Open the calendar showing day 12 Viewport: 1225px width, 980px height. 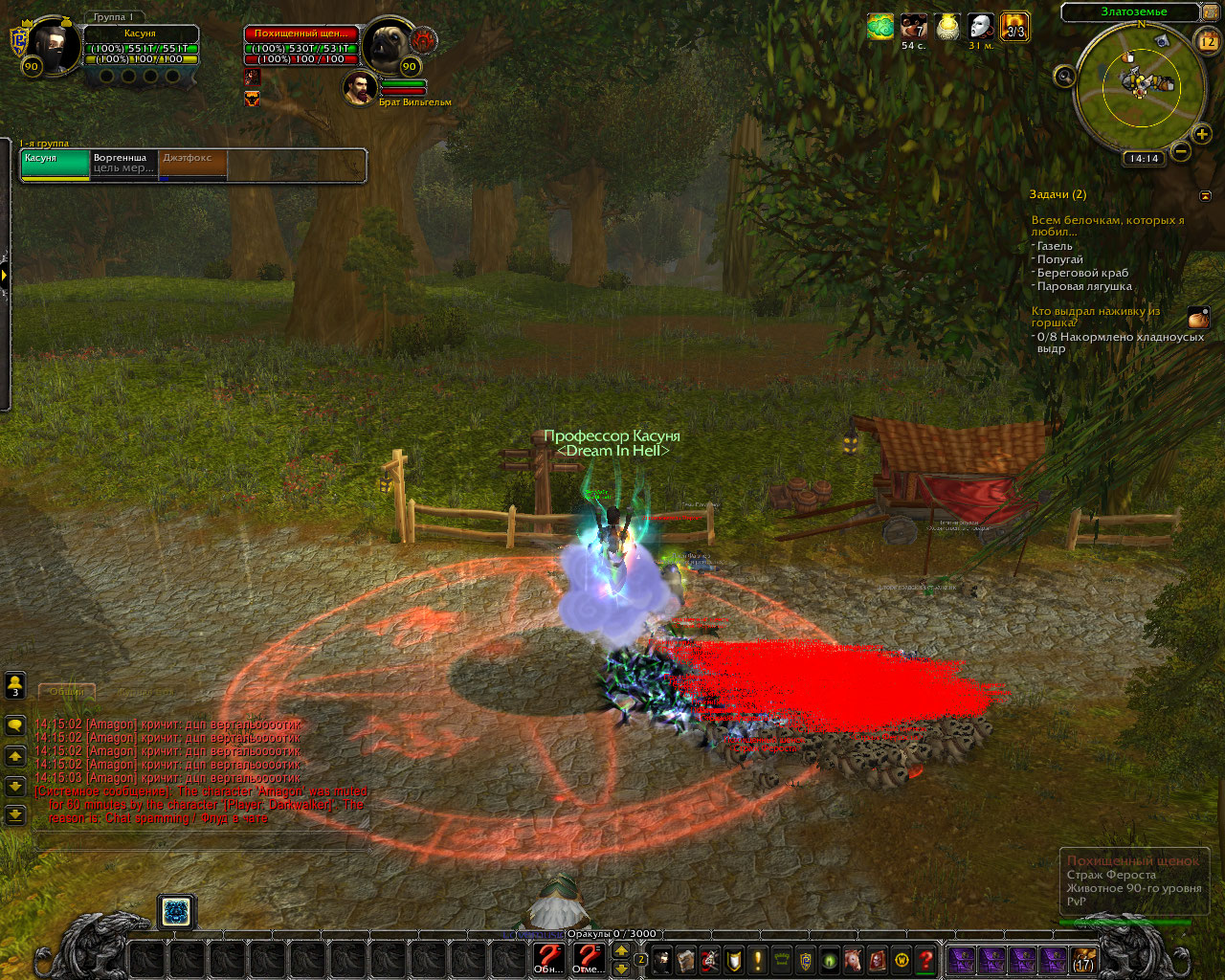point(1207,41)
